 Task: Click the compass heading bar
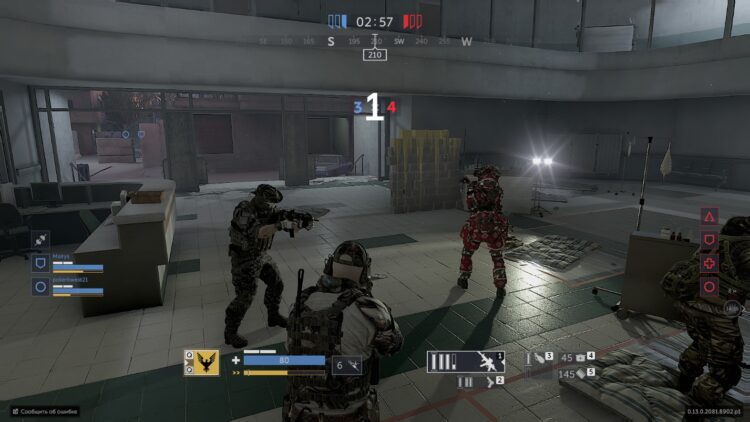375,42
